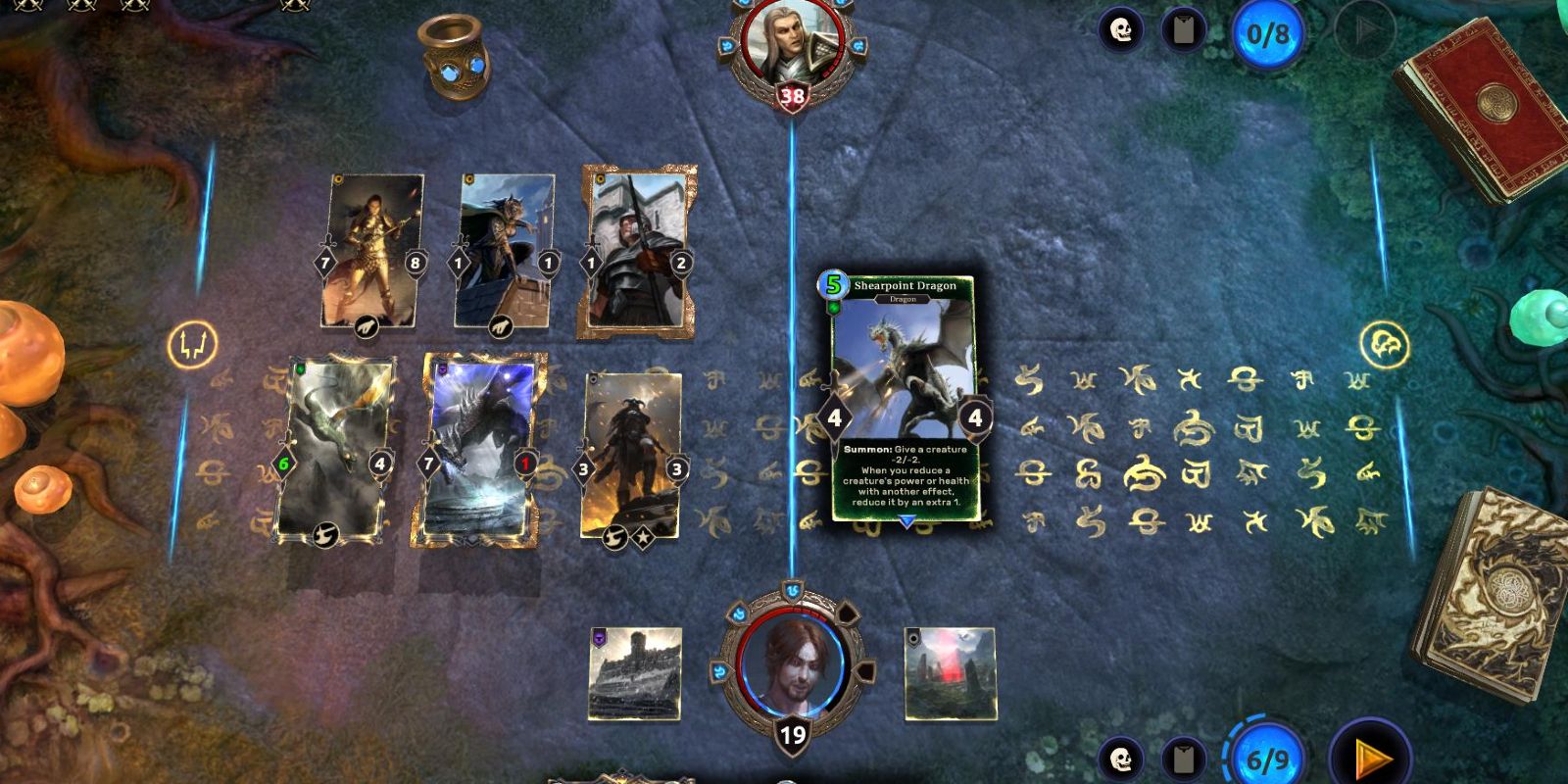Inspect your deck count card icon

point(1187,758)
